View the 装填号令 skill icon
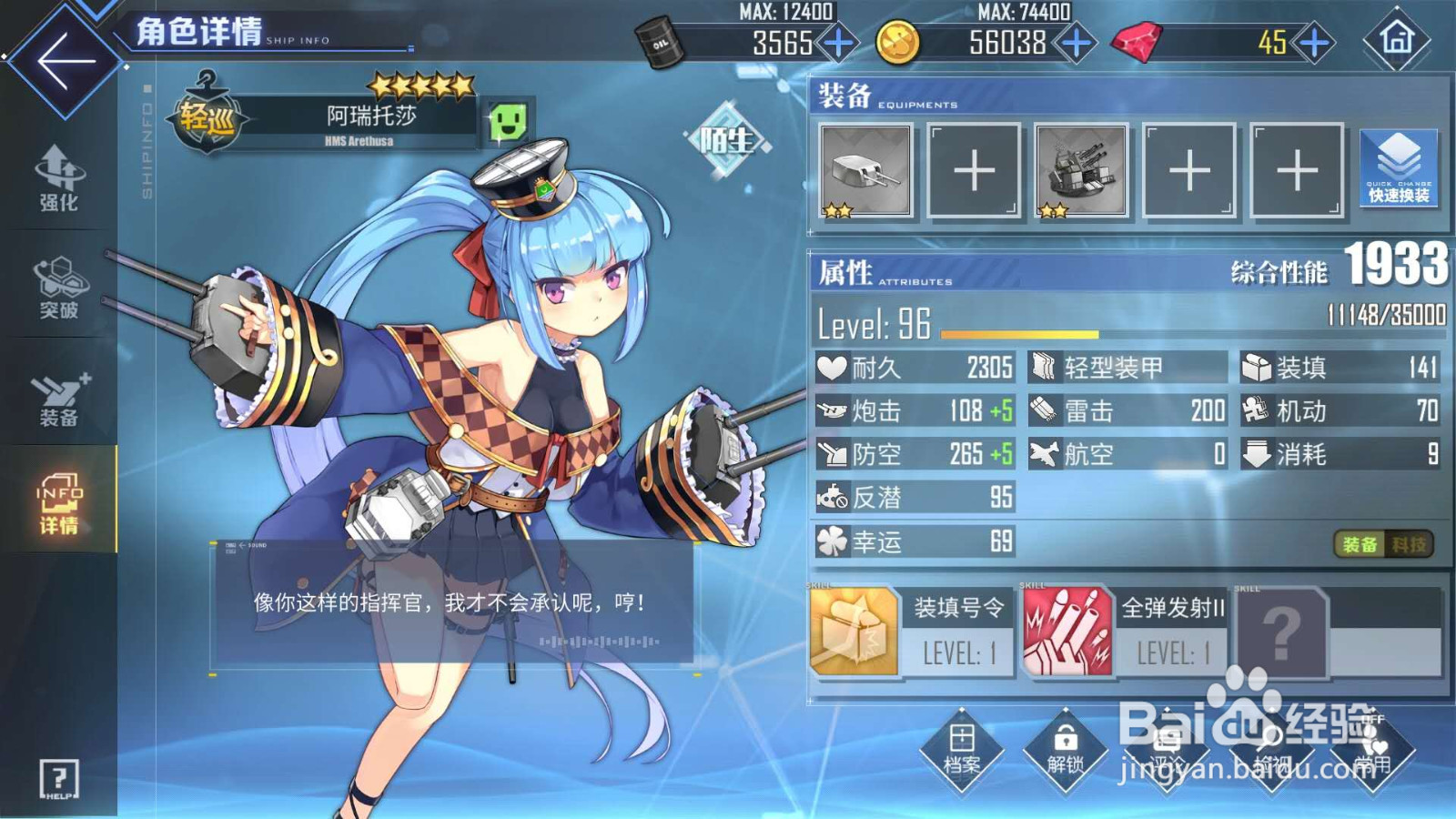Image resolution: width=1456 pixels, height=819 pixels. 855,628
